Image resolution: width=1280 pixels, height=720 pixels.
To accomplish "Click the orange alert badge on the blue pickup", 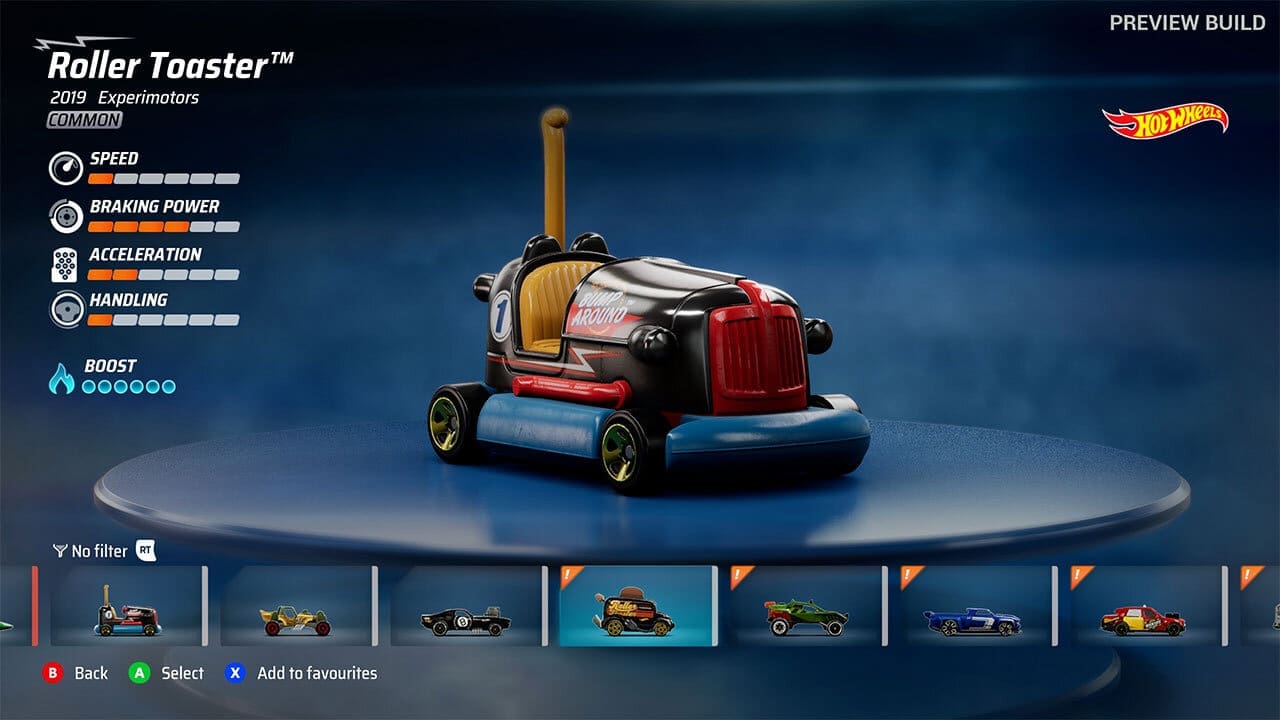I will coord(908,575).
